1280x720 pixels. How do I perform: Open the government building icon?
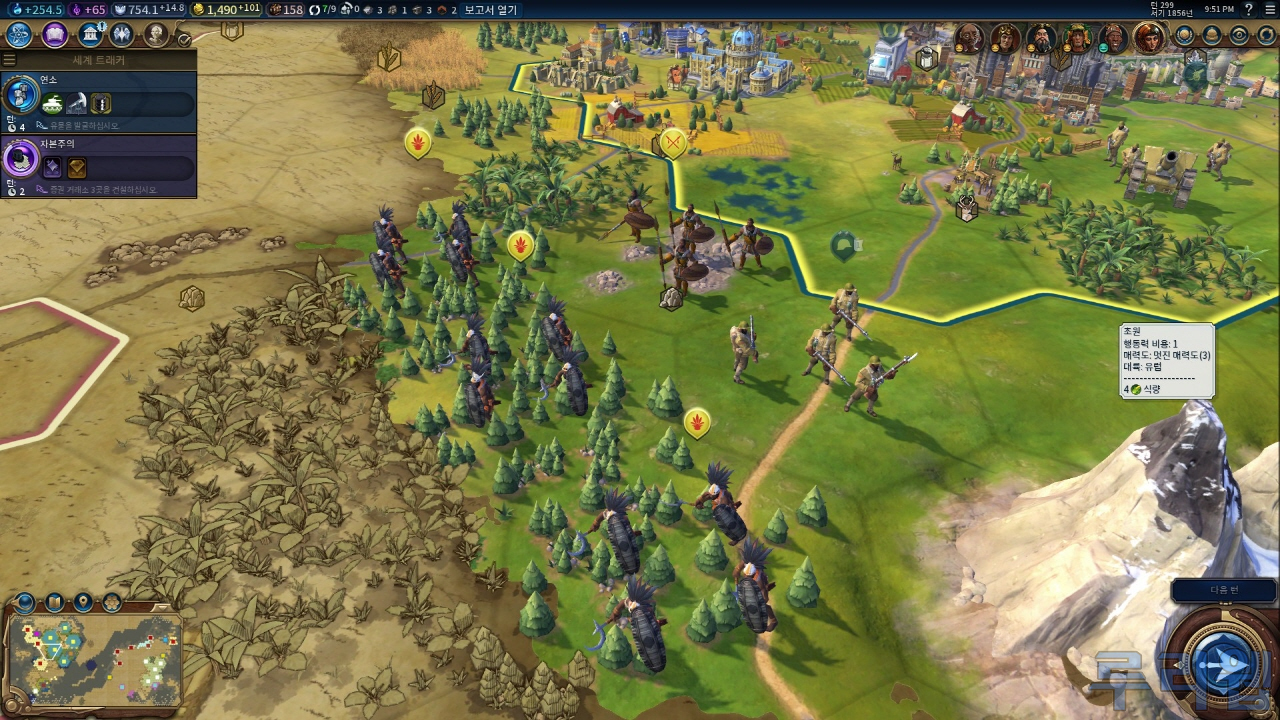pos(91,35)
